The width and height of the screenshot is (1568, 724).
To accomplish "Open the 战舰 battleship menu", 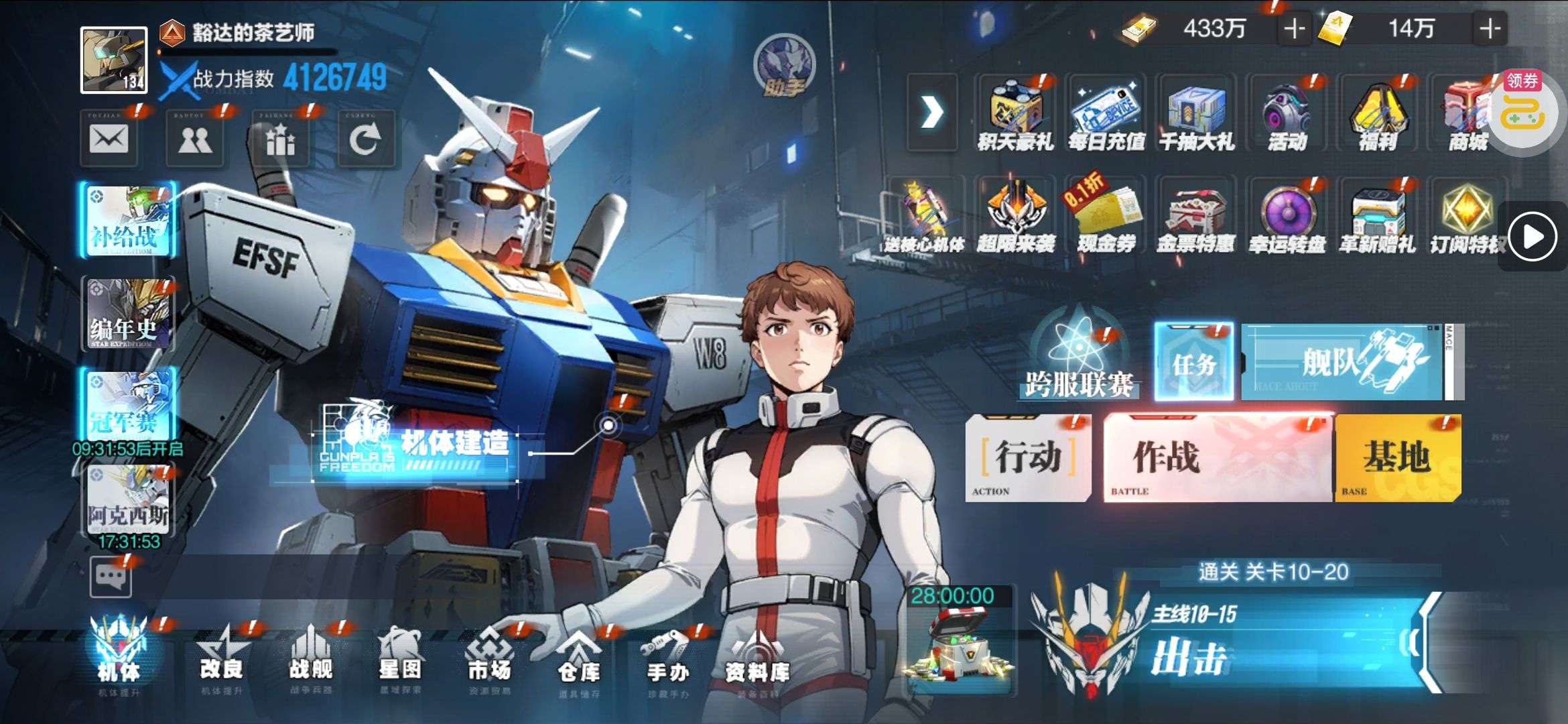I will point(310,657).
